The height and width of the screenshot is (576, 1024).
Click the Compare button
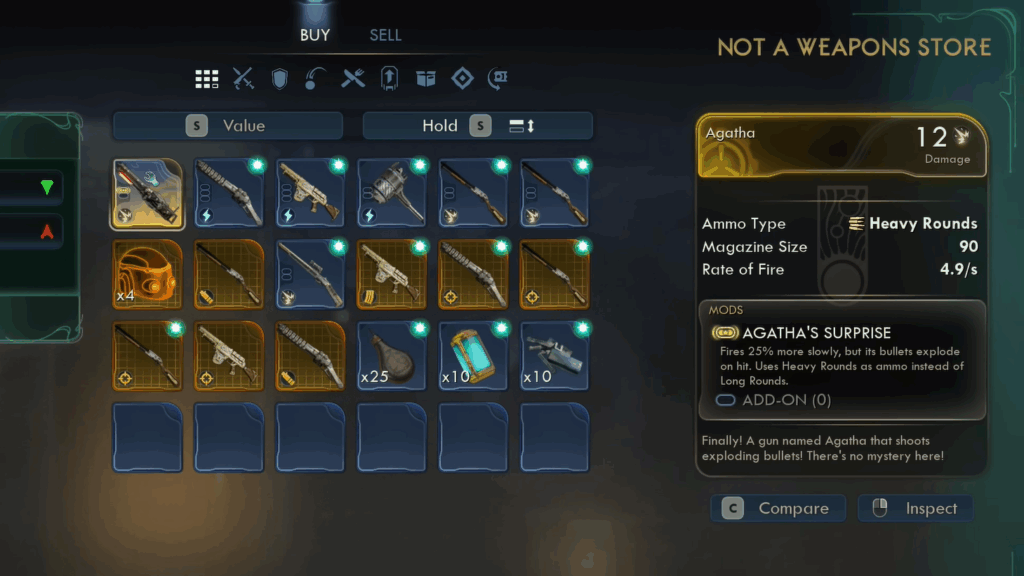pyautogui.click(x=778, y=508)
